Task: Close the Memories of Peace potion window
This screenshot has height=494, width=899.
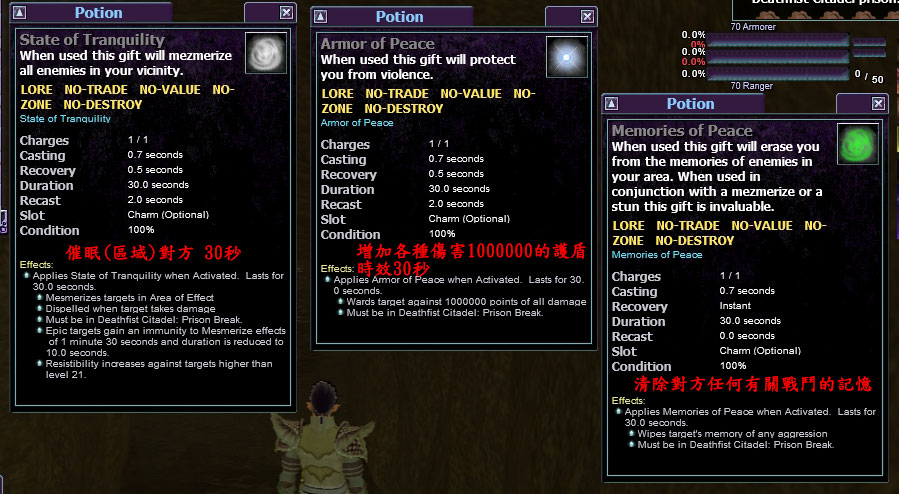Action: point(878,104)
